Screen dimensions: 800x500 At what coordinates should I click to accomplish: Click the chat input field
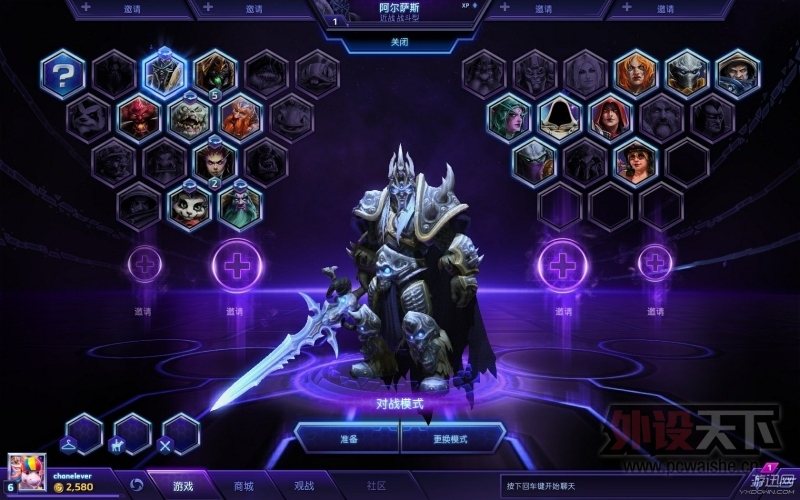tap(620, 486)
